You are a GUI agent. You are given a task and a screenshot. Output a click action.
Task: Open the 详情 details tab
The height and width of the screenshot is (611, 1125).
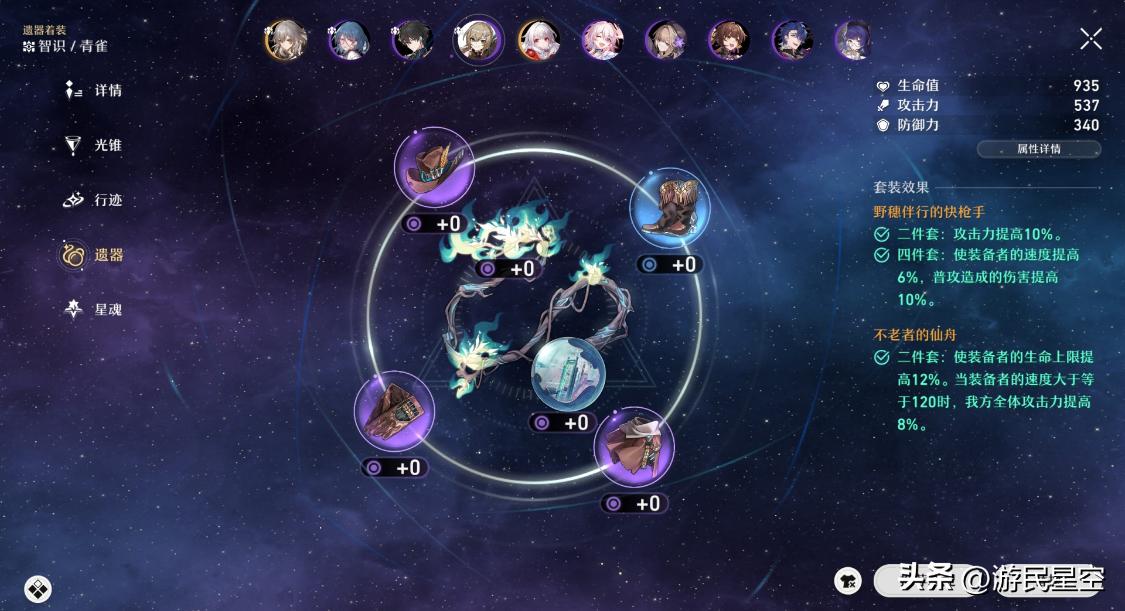click(x=93, y=91)
